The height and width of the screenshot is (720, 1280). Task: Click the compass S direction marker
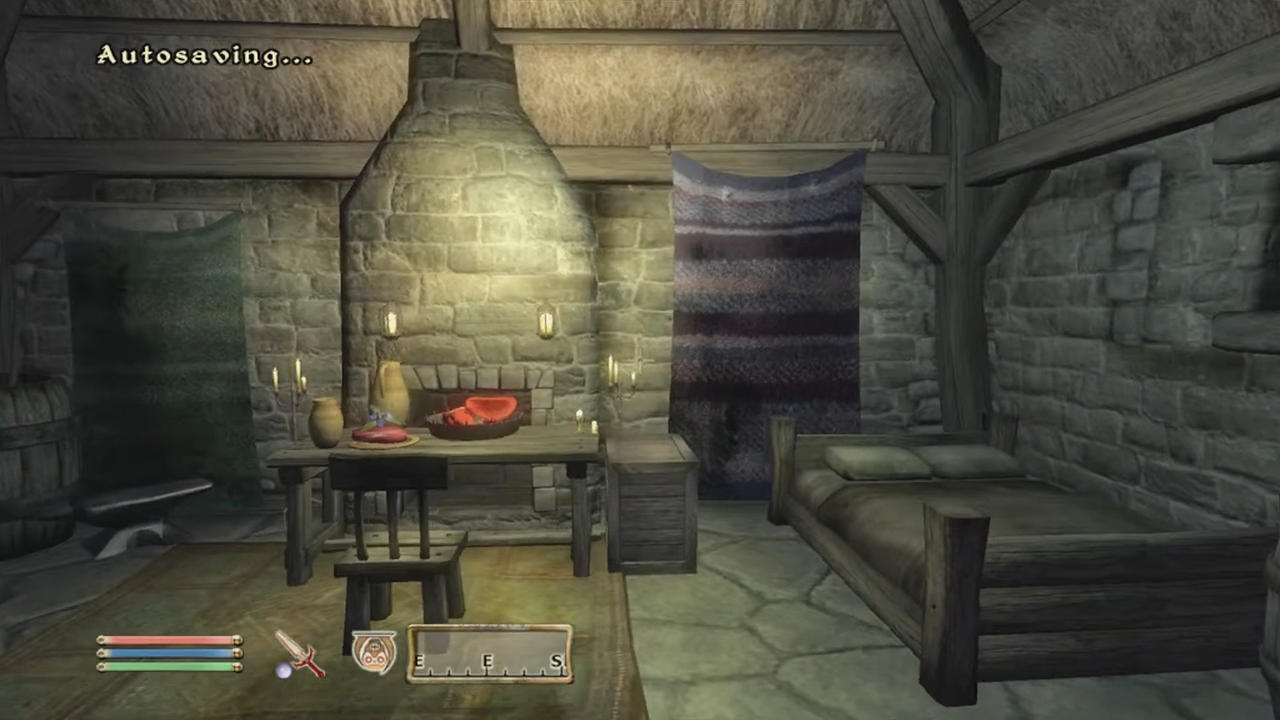click(555, 662)
